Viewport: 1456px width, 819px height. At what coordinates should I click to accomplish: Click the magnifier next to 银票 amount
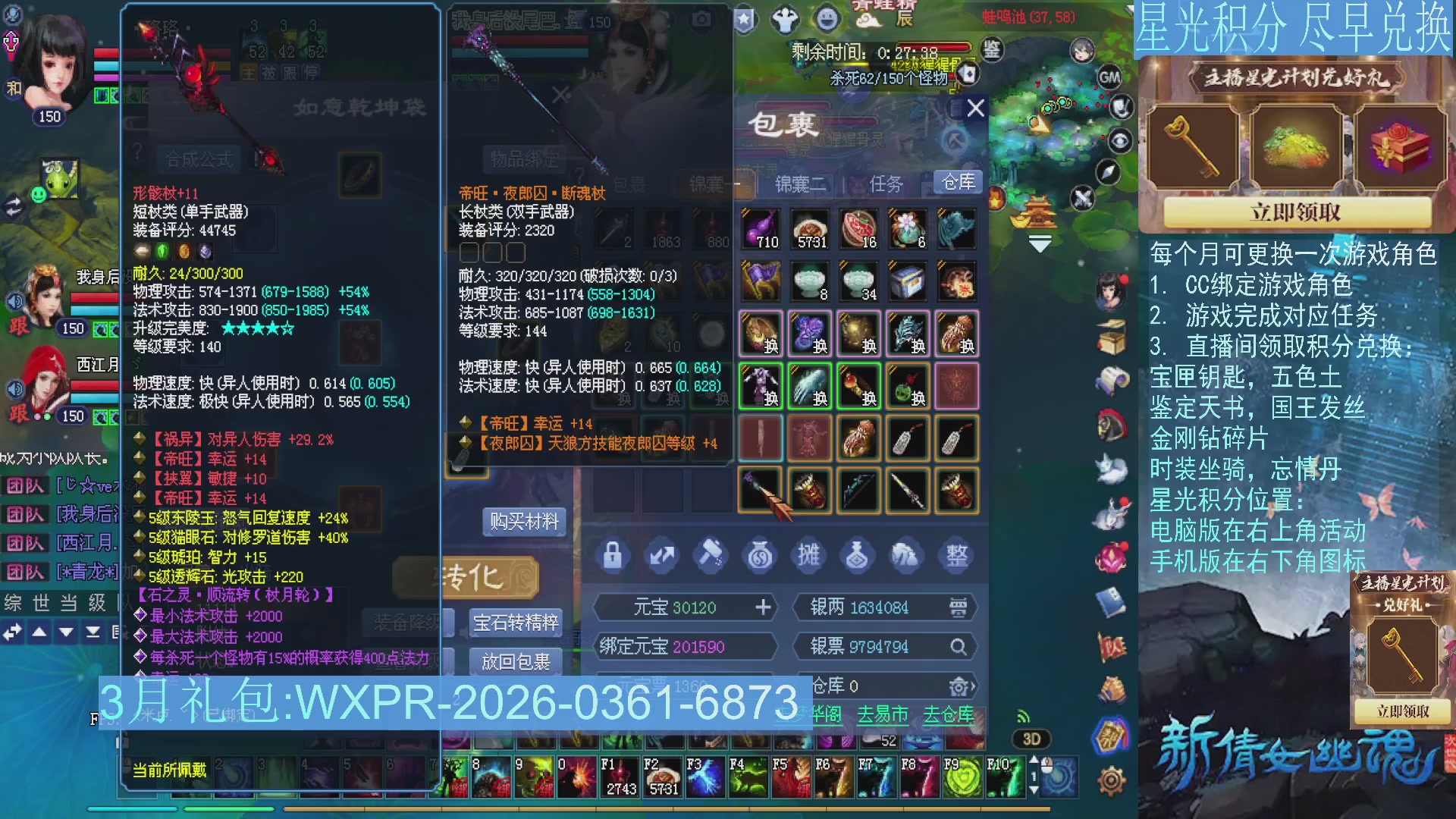click(959, 646)
